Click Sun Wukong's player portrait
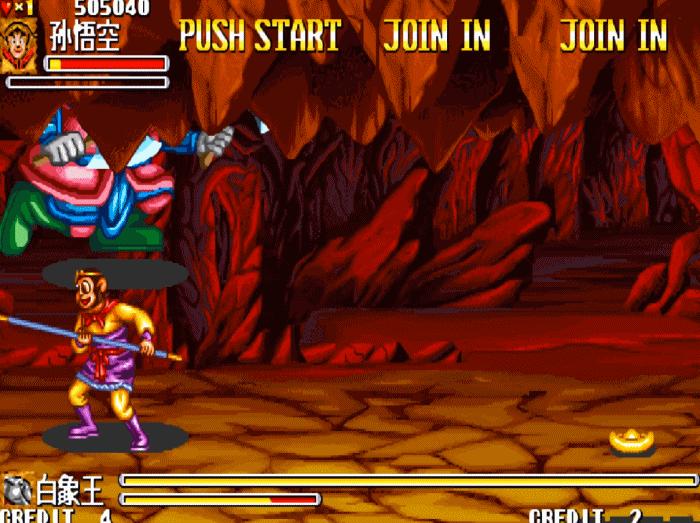Viewport: 700px width, 523px height. [x=19, y=46]
